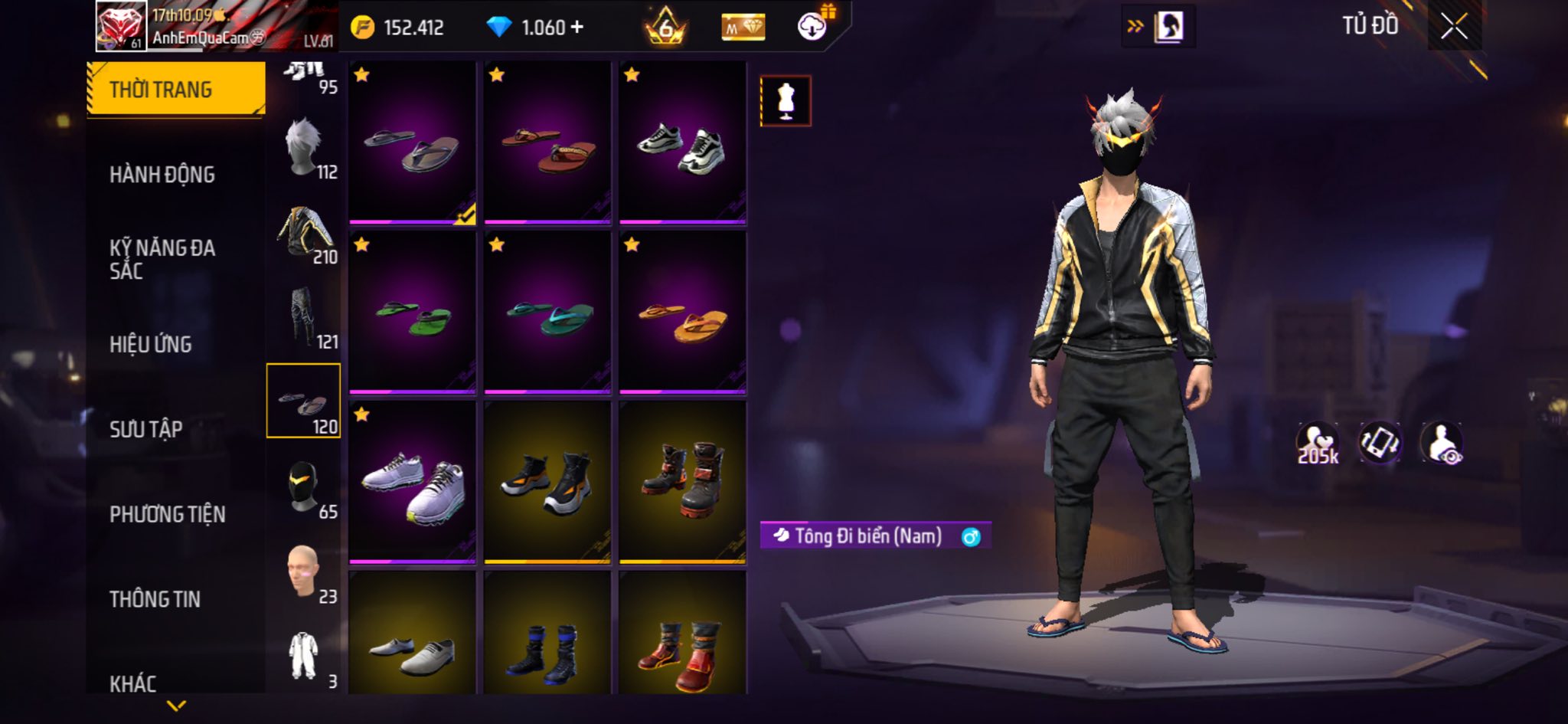This screenshot has width=1568, height=724.
Task: Open the jacket category with 210 items
Action: coord(305,232)
